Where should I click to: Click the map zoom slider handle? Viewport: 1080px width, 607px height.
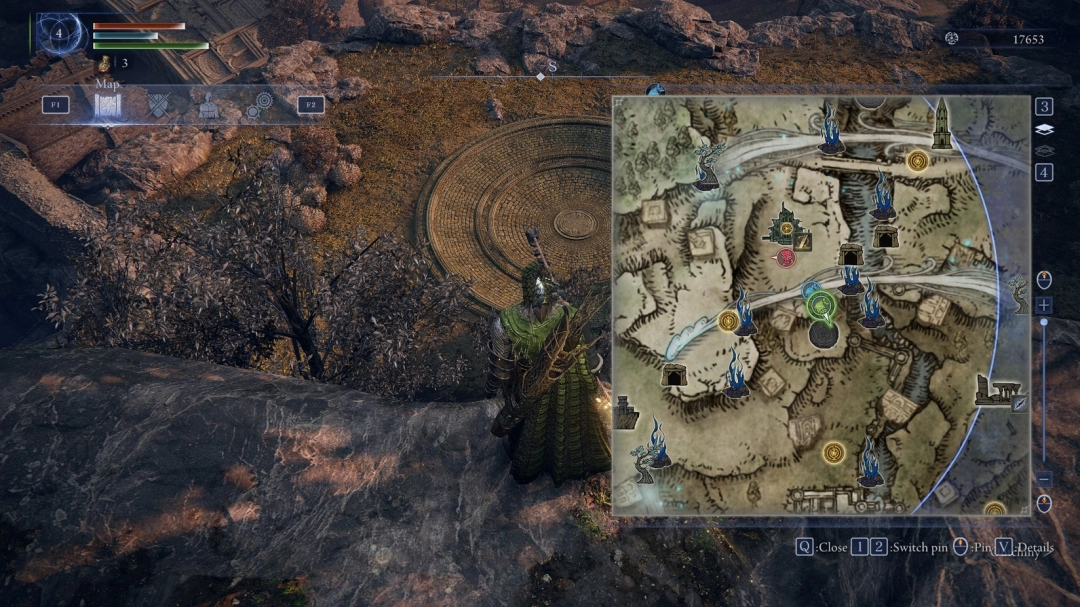1044,322
